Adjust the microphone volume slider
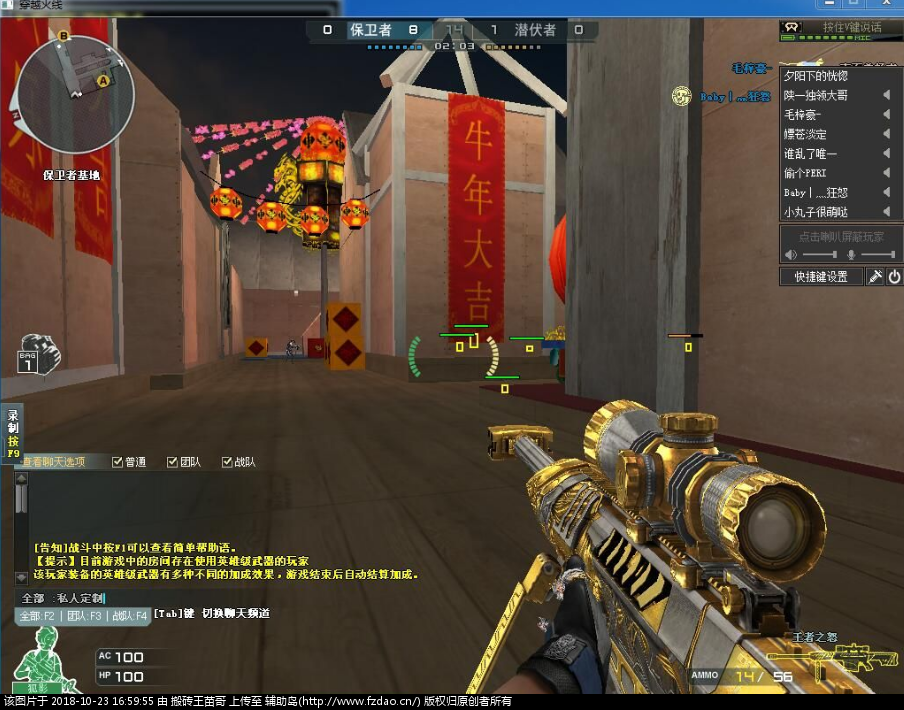This screenshot has width=904, height=710. point(878,255)
